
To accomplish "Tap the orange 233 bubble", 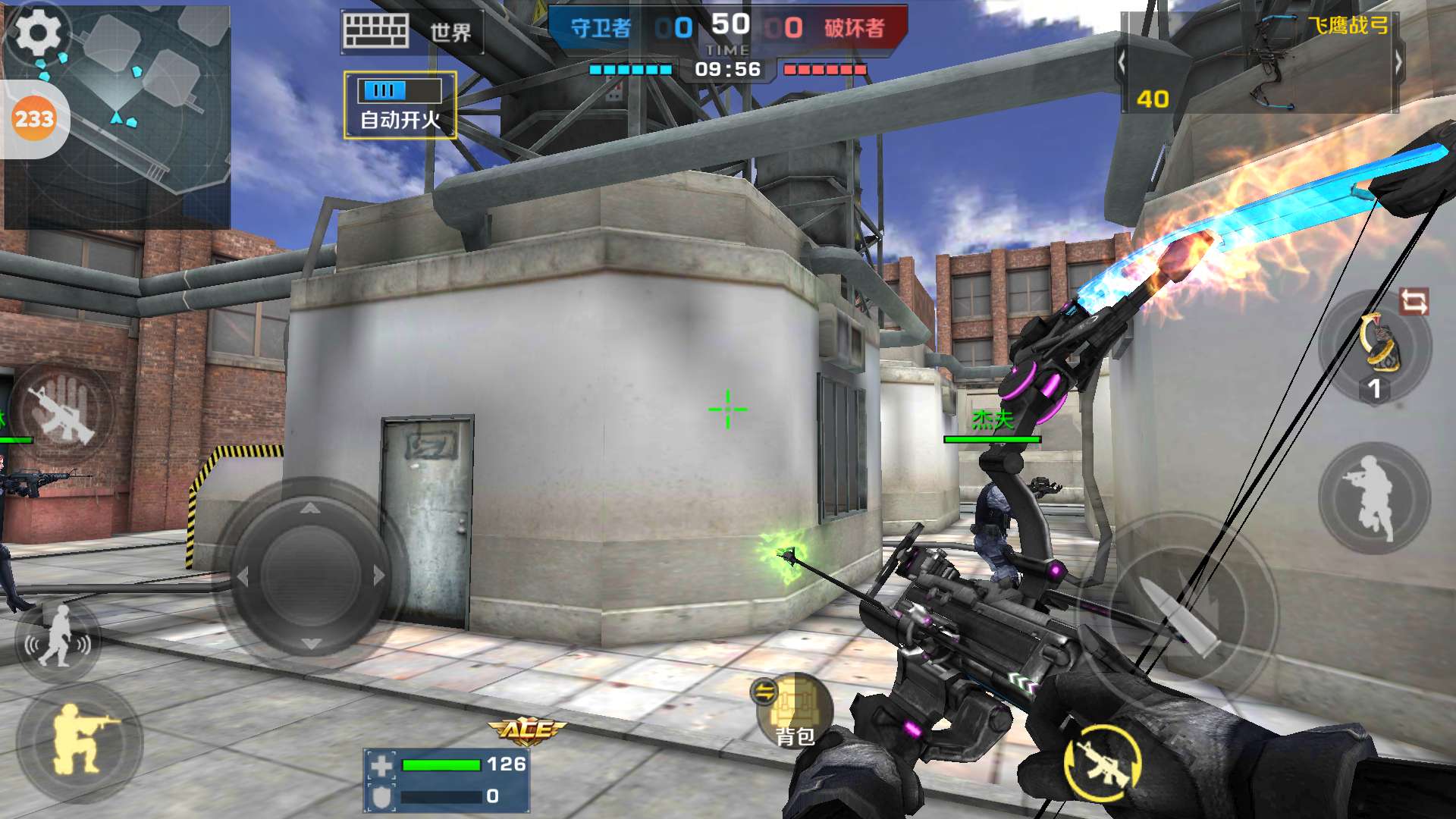I will (34, 119).
